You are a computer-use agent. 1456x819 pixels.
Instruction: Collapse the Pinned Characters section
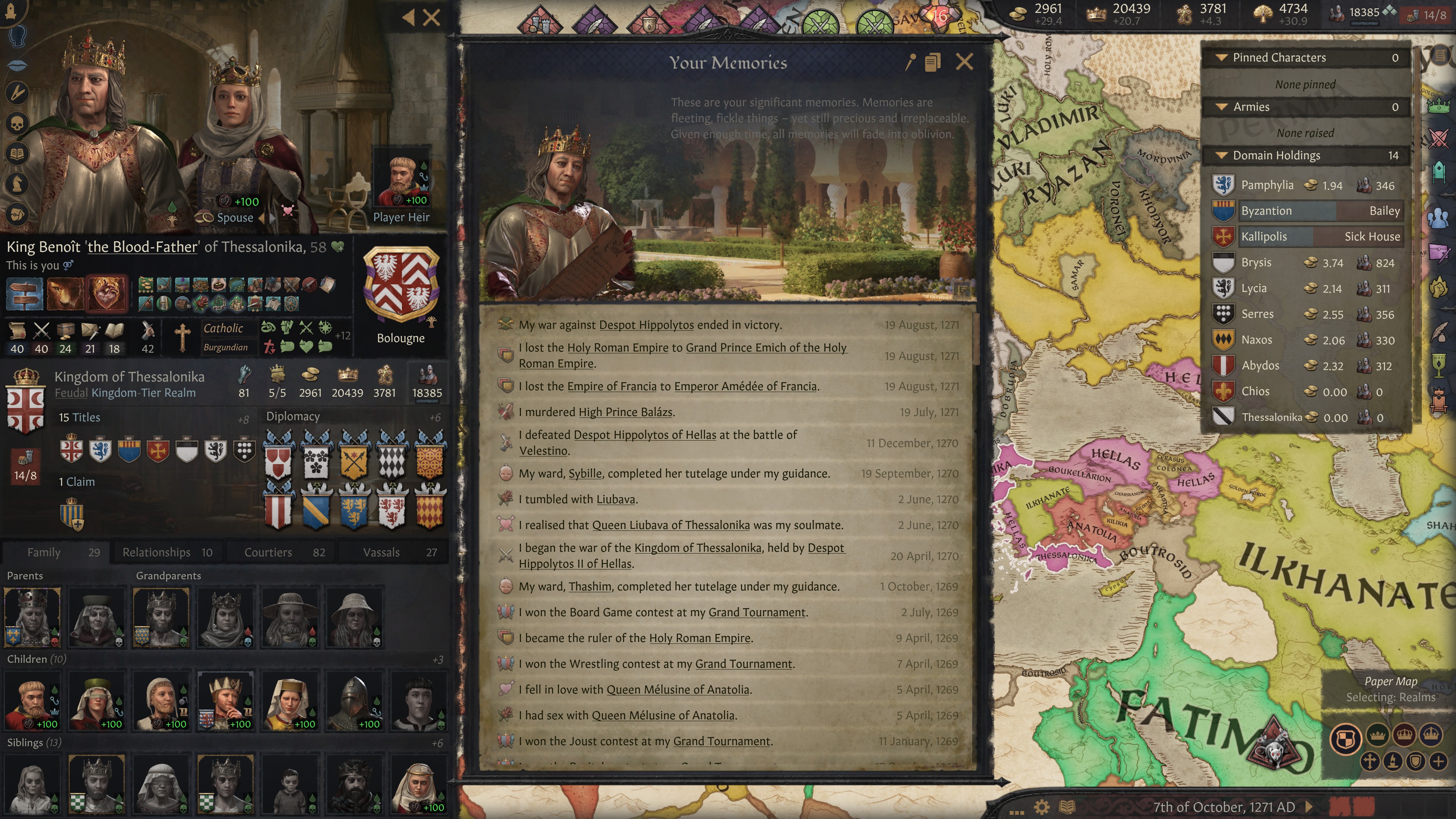[1222, 58]
